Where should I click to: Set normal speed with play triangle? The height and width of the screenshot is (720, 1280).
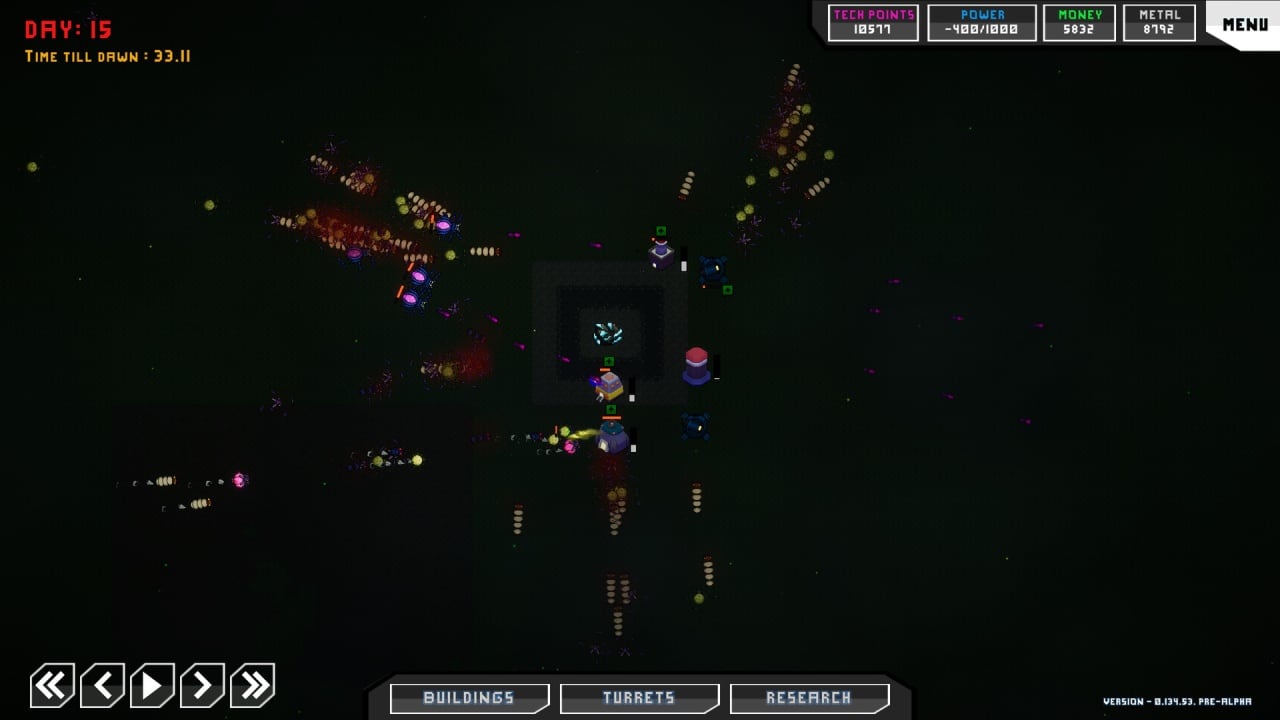point(152,686)
